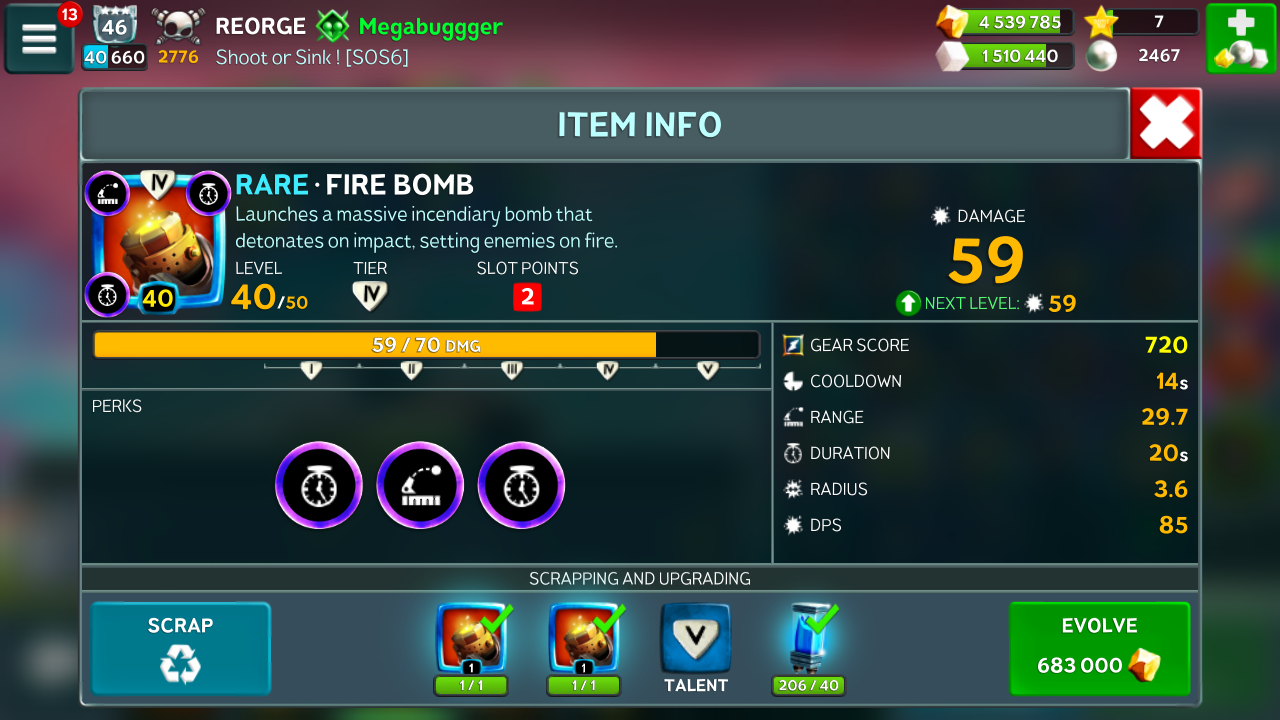Evolve the item for 683 000 gold
Viewport: 1280px width, 720px height.
coord(1099,648)
